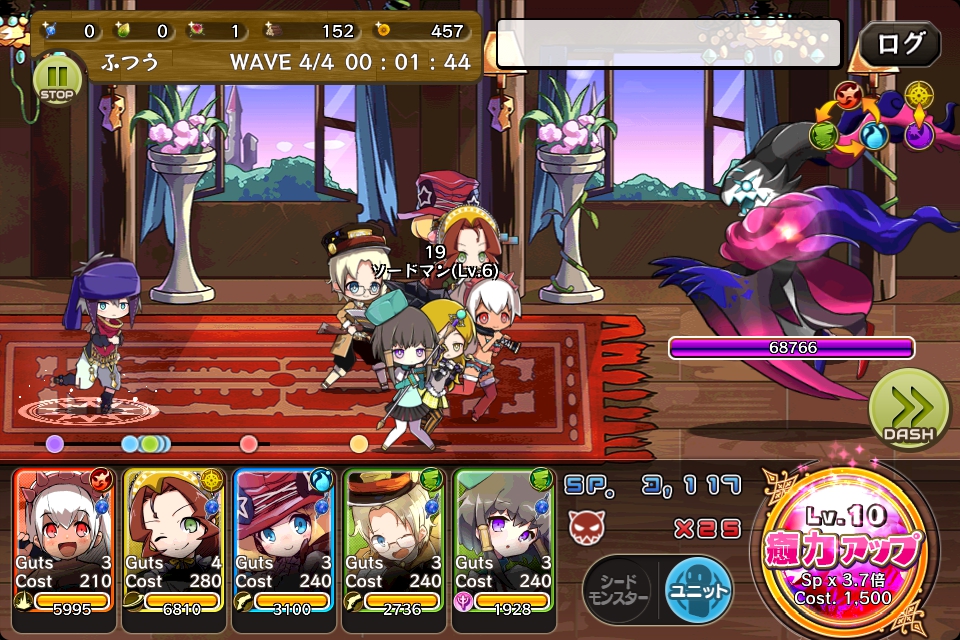Summon the white-haired fire unit costing 210
Image resolution: width=960 pixels, height=640 pixels.
pyautogui.click(x=65, y=540)
